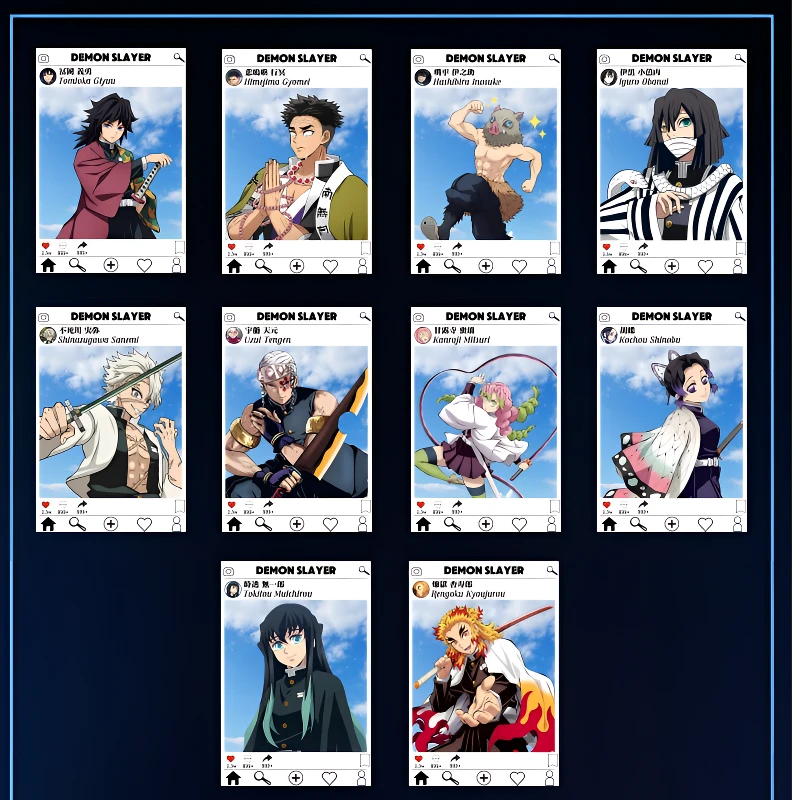Open the Iguro Obanai card
The width and height of the screenshot is (800, 800).
[x=671, y=160]
